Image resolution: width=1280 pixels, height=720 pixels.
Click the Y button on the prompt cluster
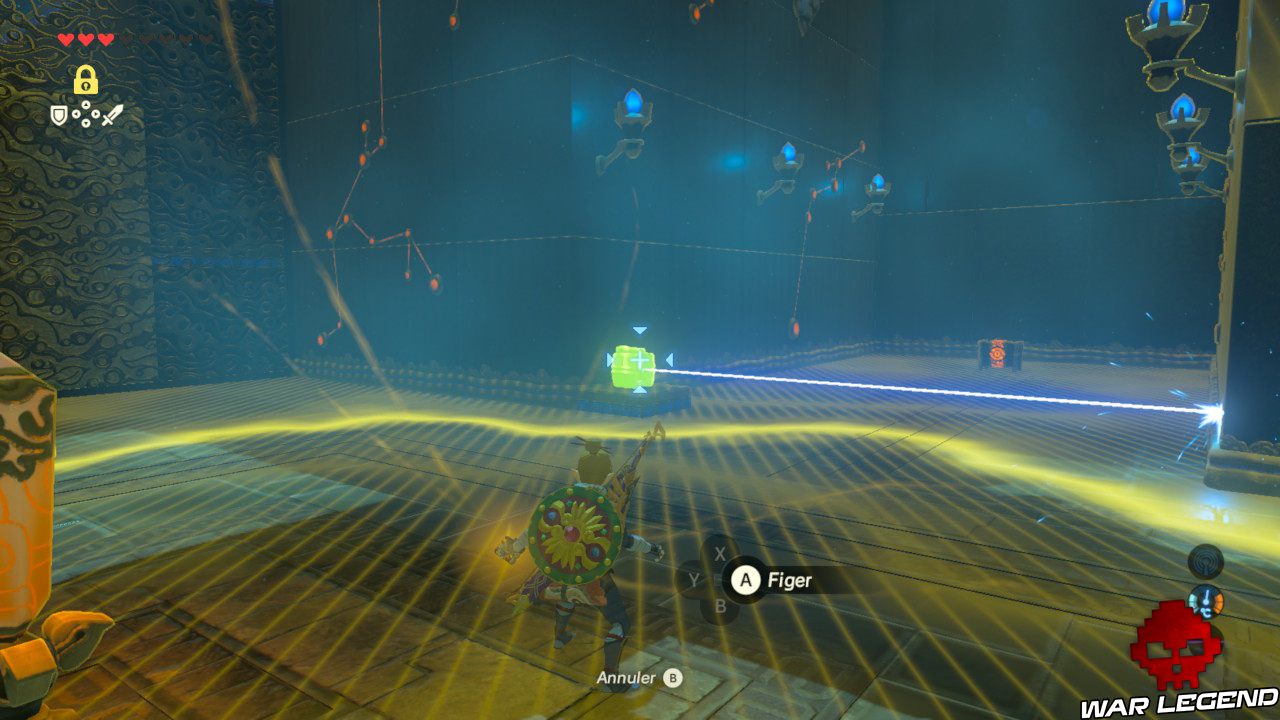point(695,579)
